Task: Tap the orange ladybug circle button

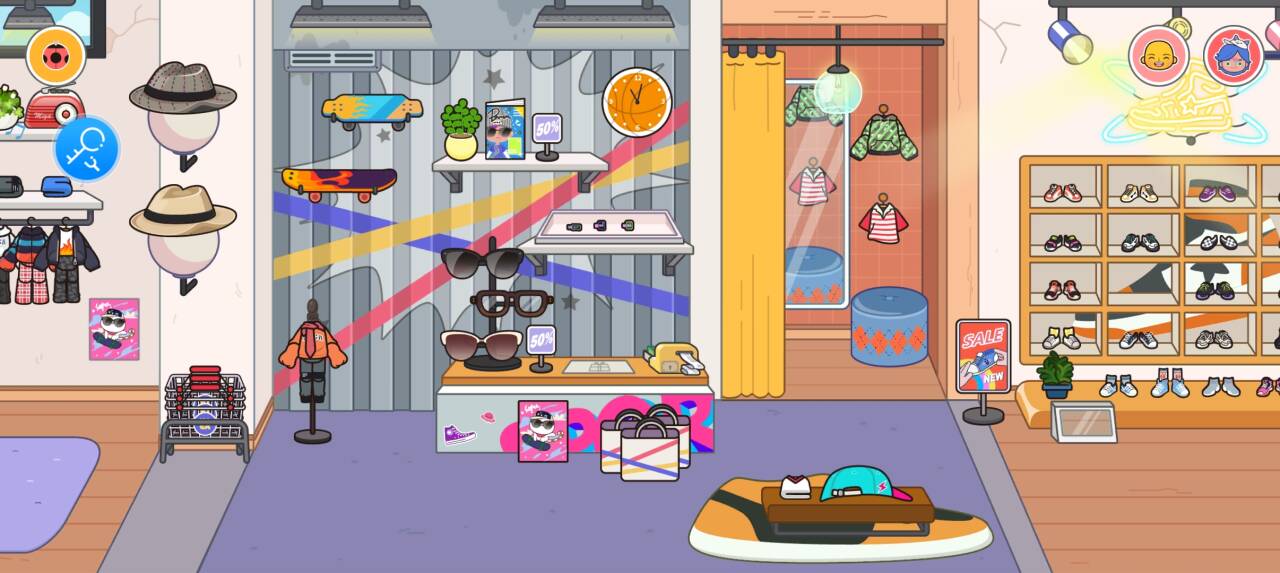Action: [x=56, y=55]
